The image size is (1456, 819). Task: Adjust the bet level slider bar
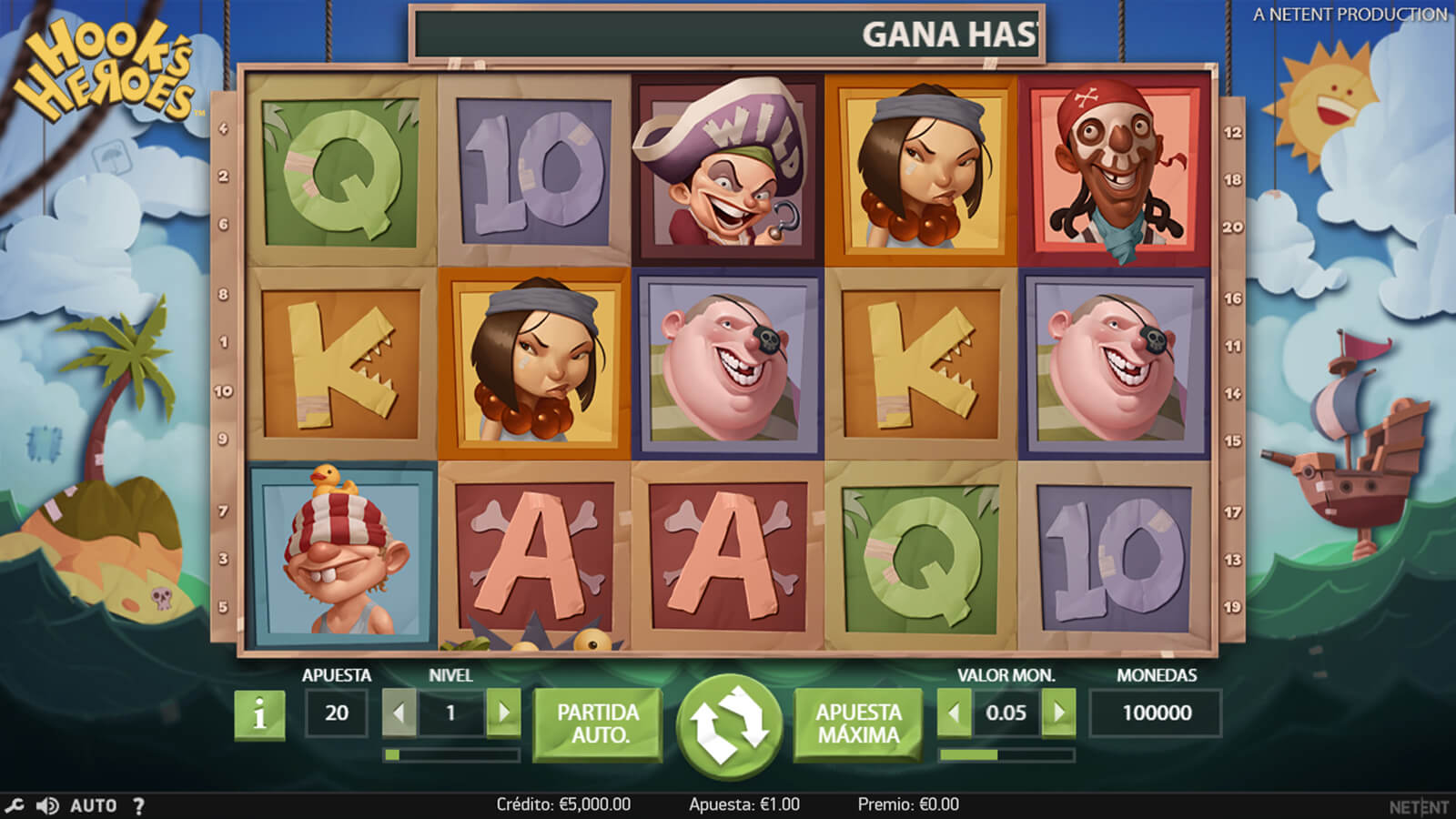[x=451, y=754]
